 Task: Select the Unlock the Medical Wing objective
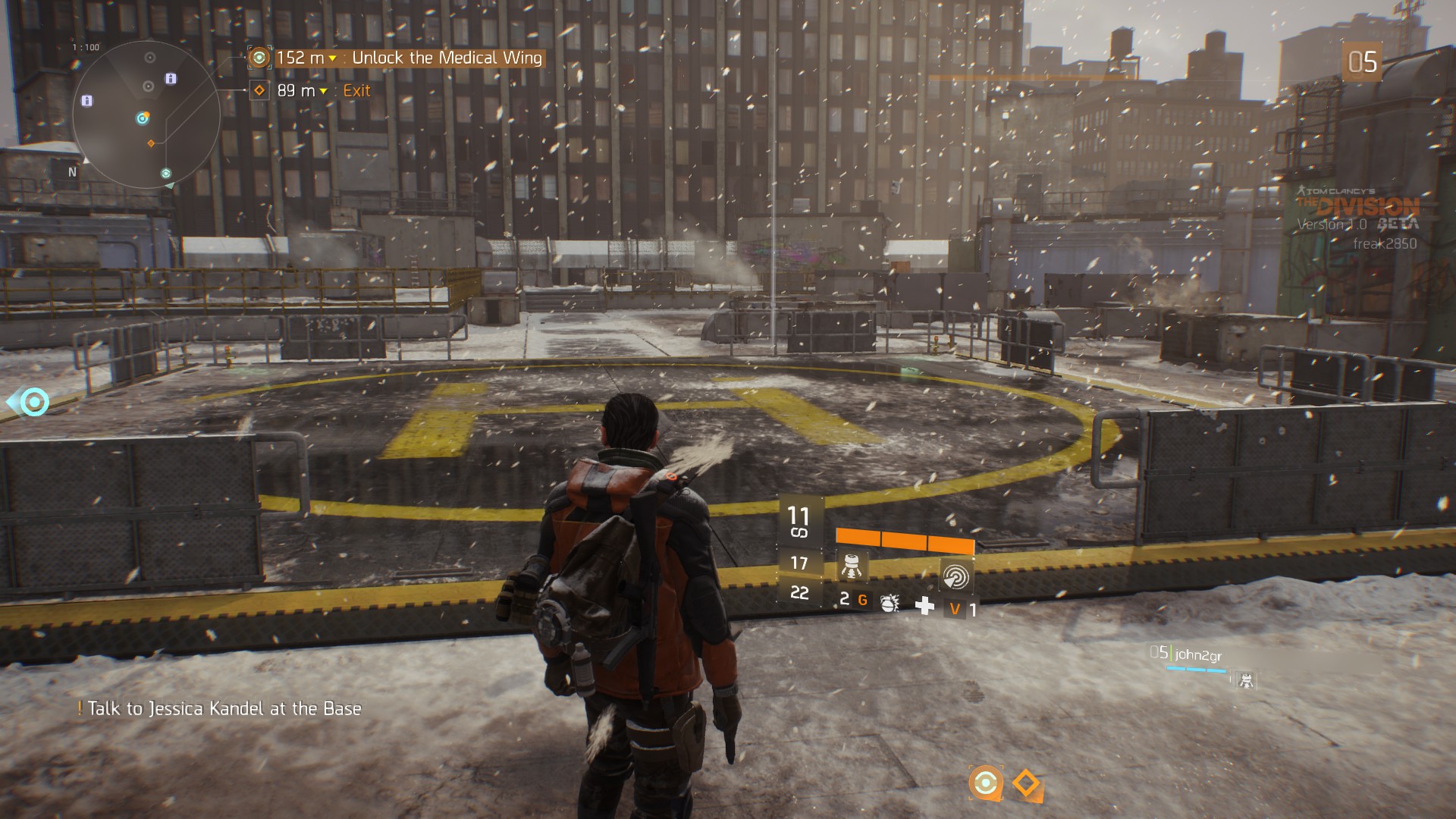click(x=447, y=58)
